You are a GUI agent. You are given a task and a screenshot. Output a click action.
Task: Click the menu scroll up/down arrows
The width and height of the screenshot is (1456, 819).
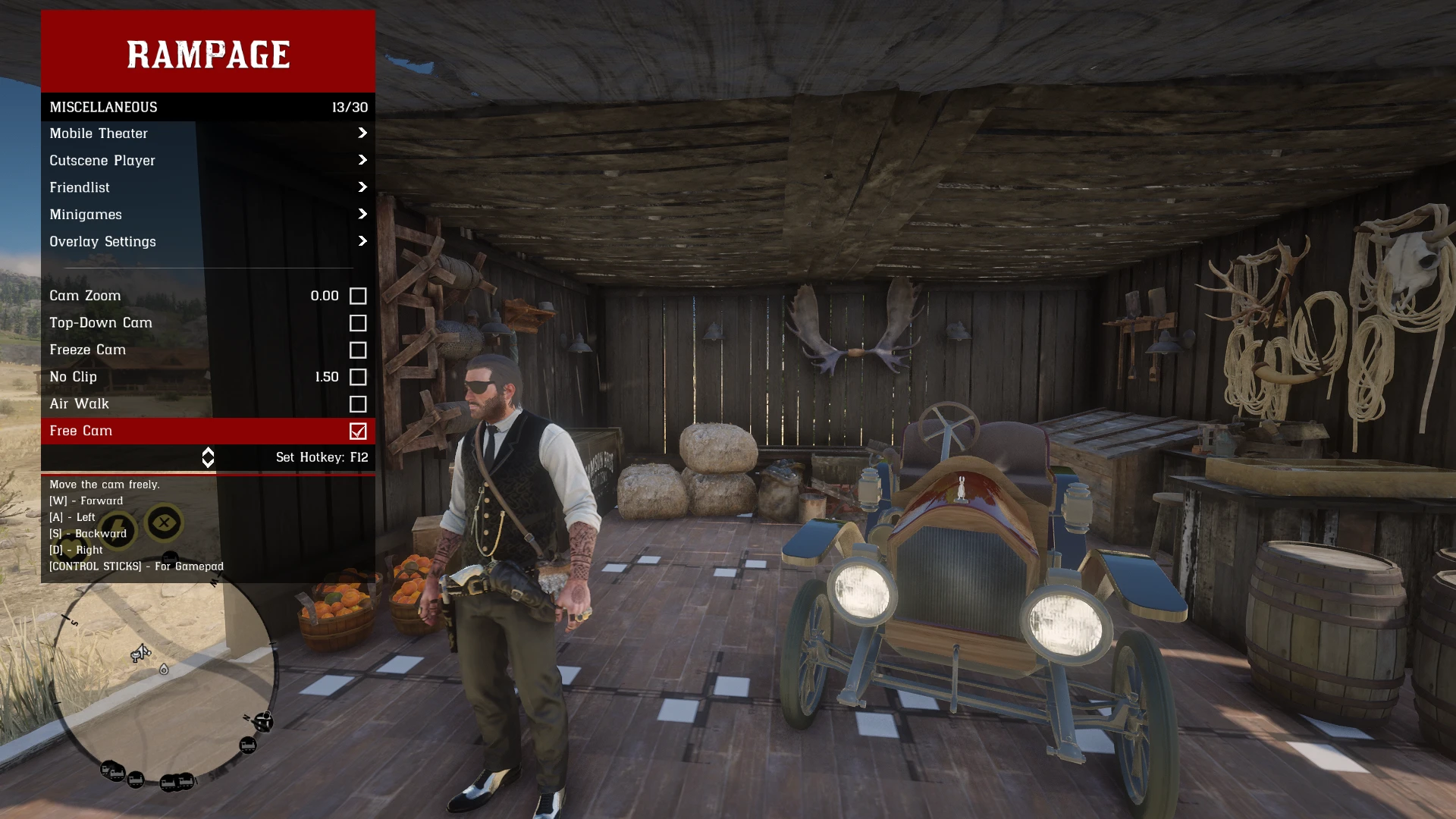208,457
